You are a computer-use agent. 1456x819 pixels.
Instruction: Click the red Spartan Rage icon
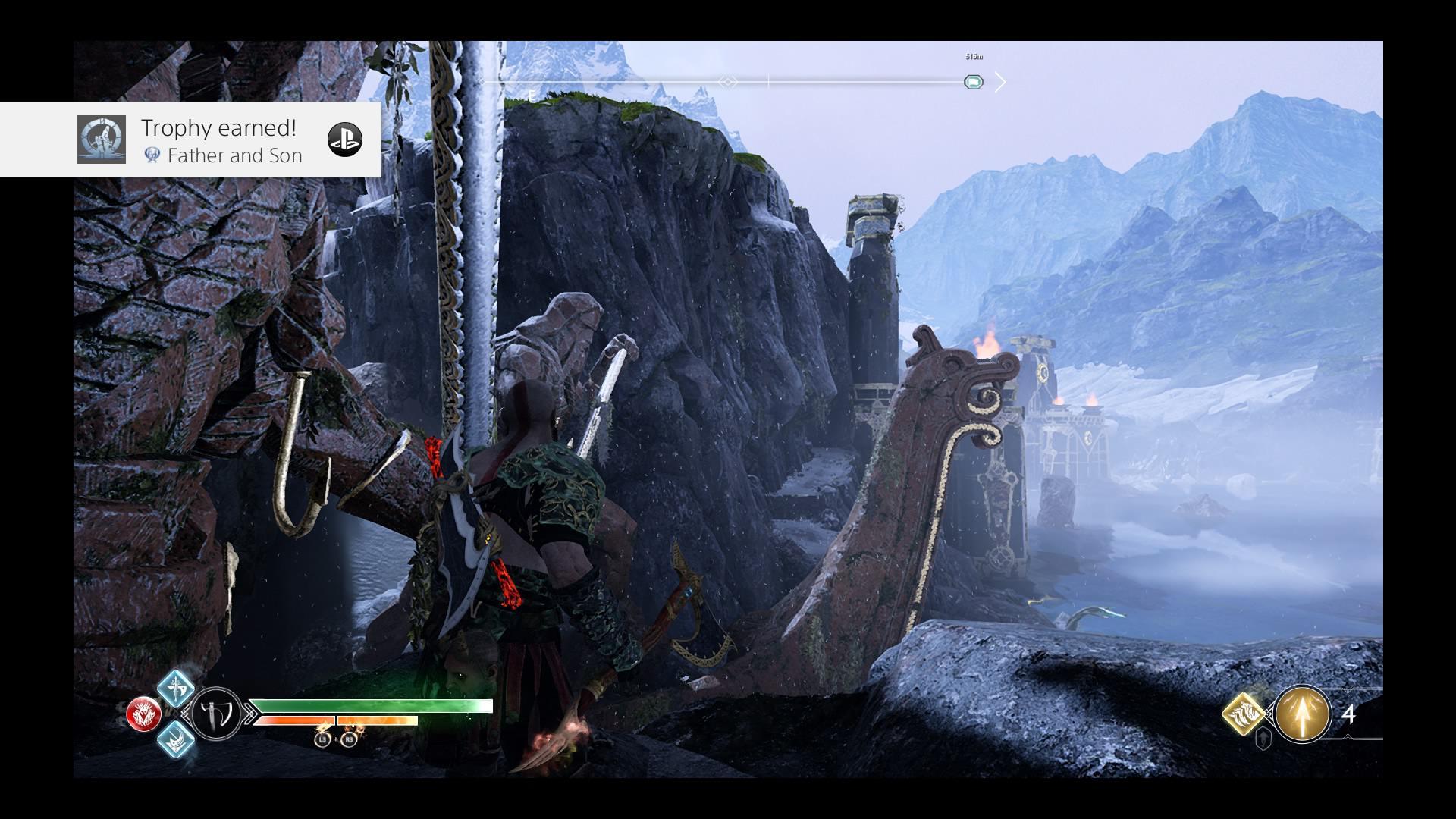point(144,712)
